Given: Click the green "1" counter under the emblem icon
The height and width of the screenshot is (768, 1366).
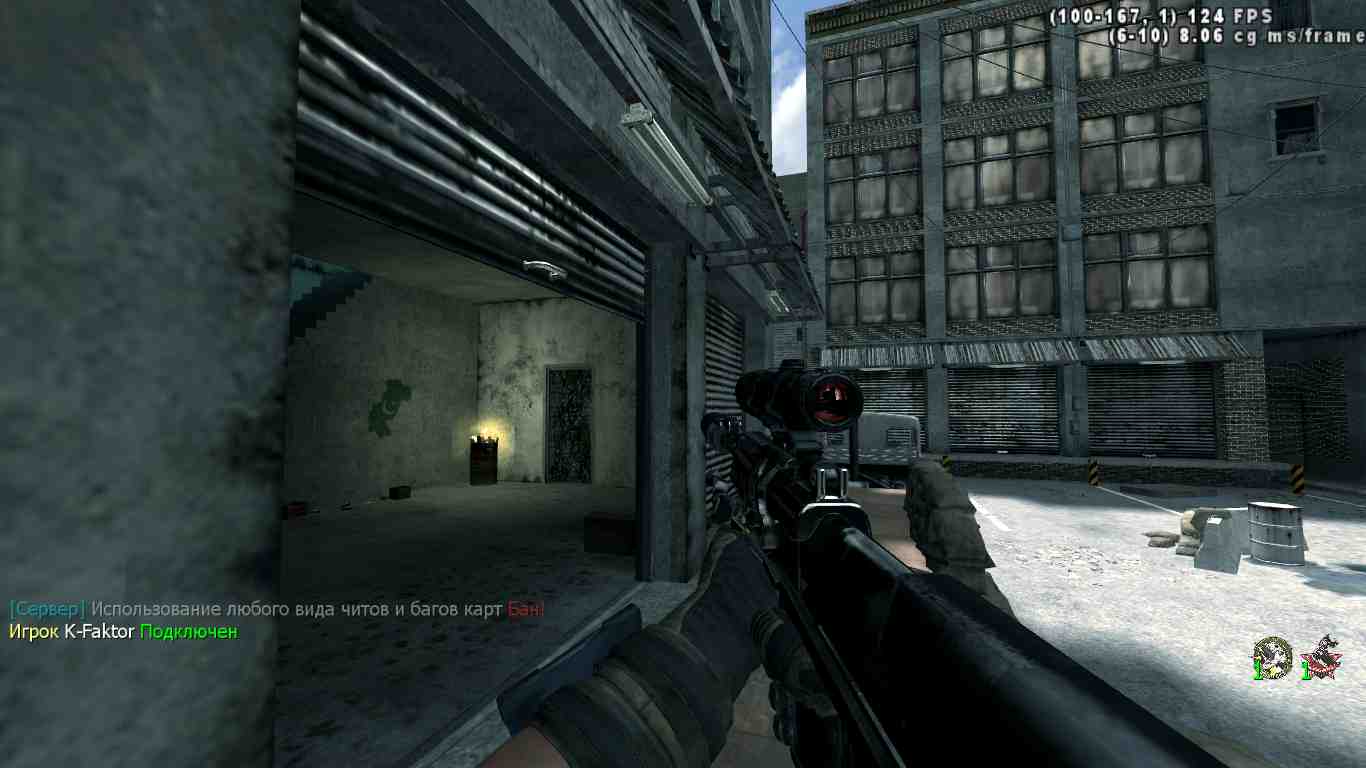Looking at the screenshot, I should 1257,668.
